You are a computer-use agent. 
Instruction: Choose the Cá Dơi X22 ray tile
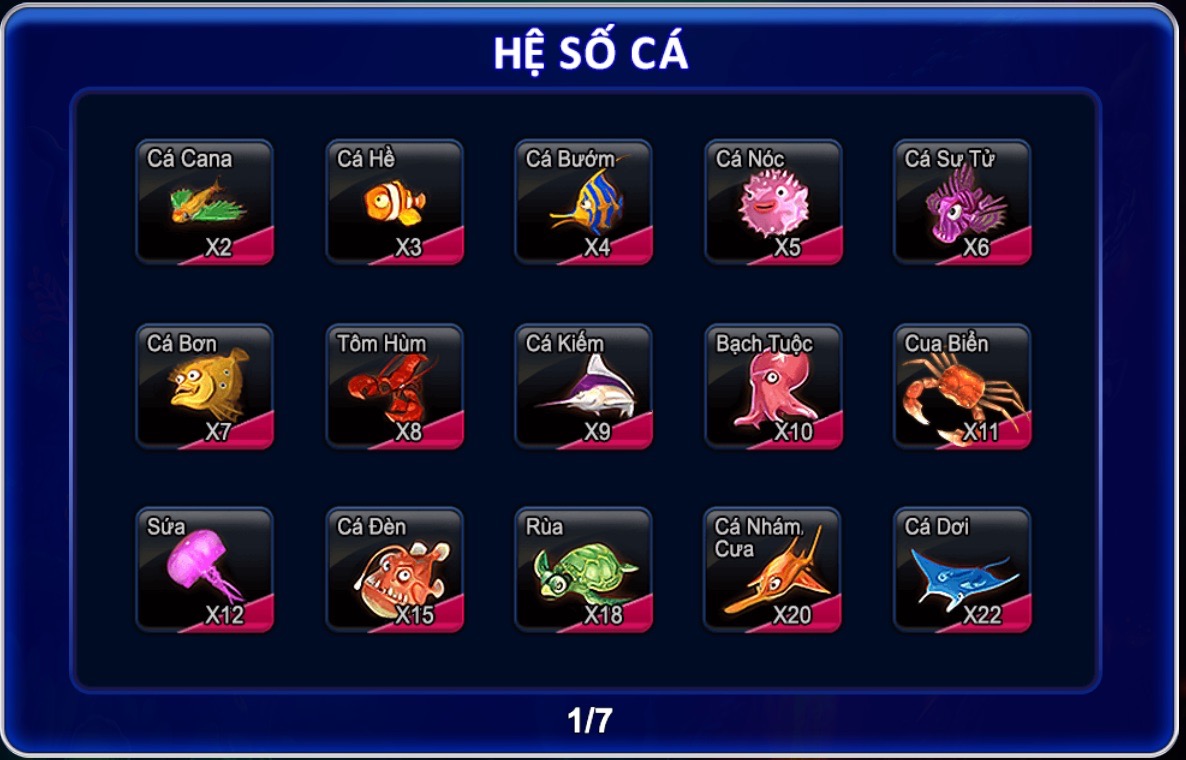coord(962,570)
